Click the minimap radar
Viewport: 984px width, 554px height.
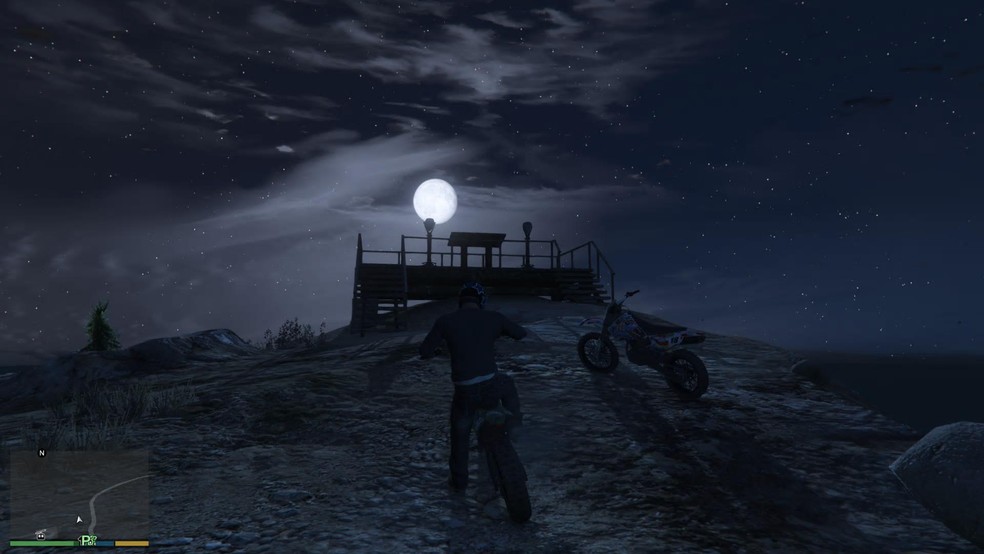click(79, 491)
